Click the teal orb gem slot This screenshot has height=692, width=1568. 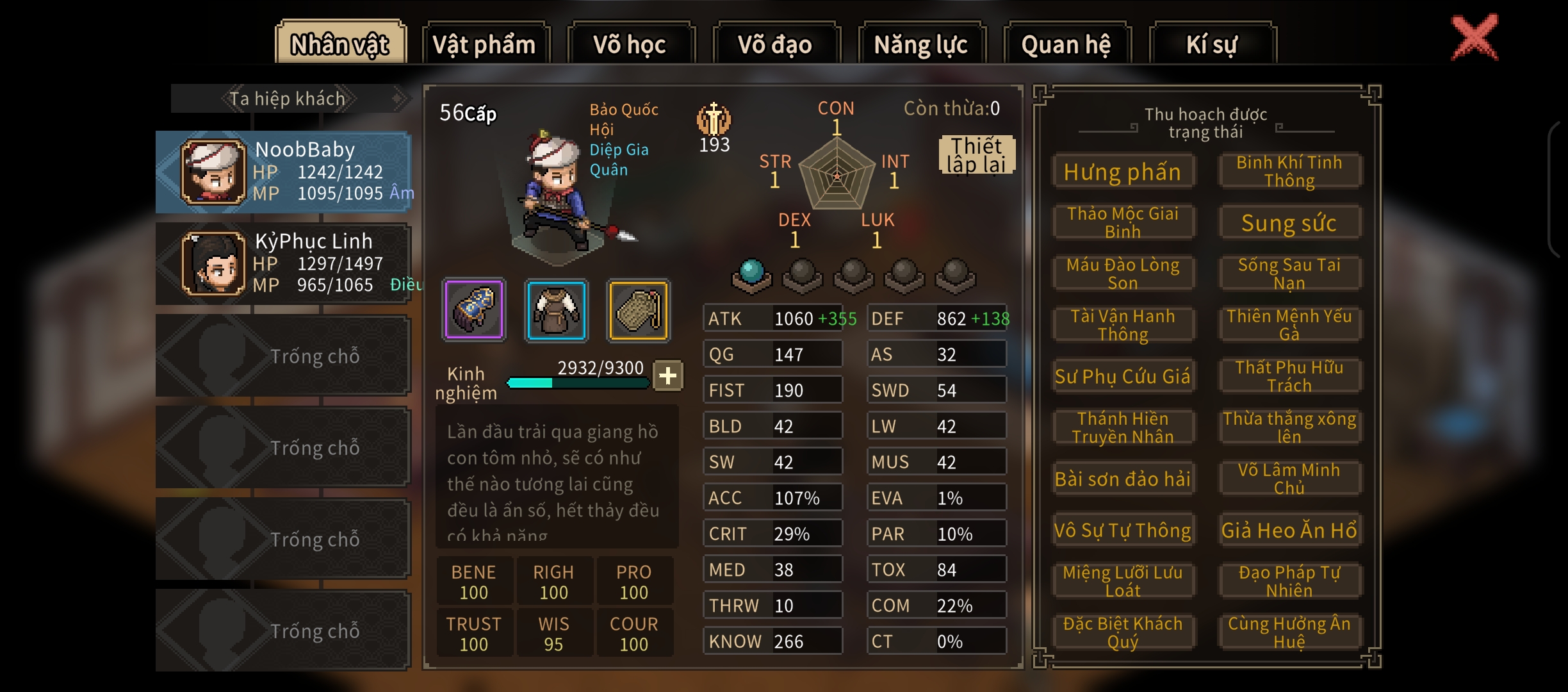click(751, 276)
